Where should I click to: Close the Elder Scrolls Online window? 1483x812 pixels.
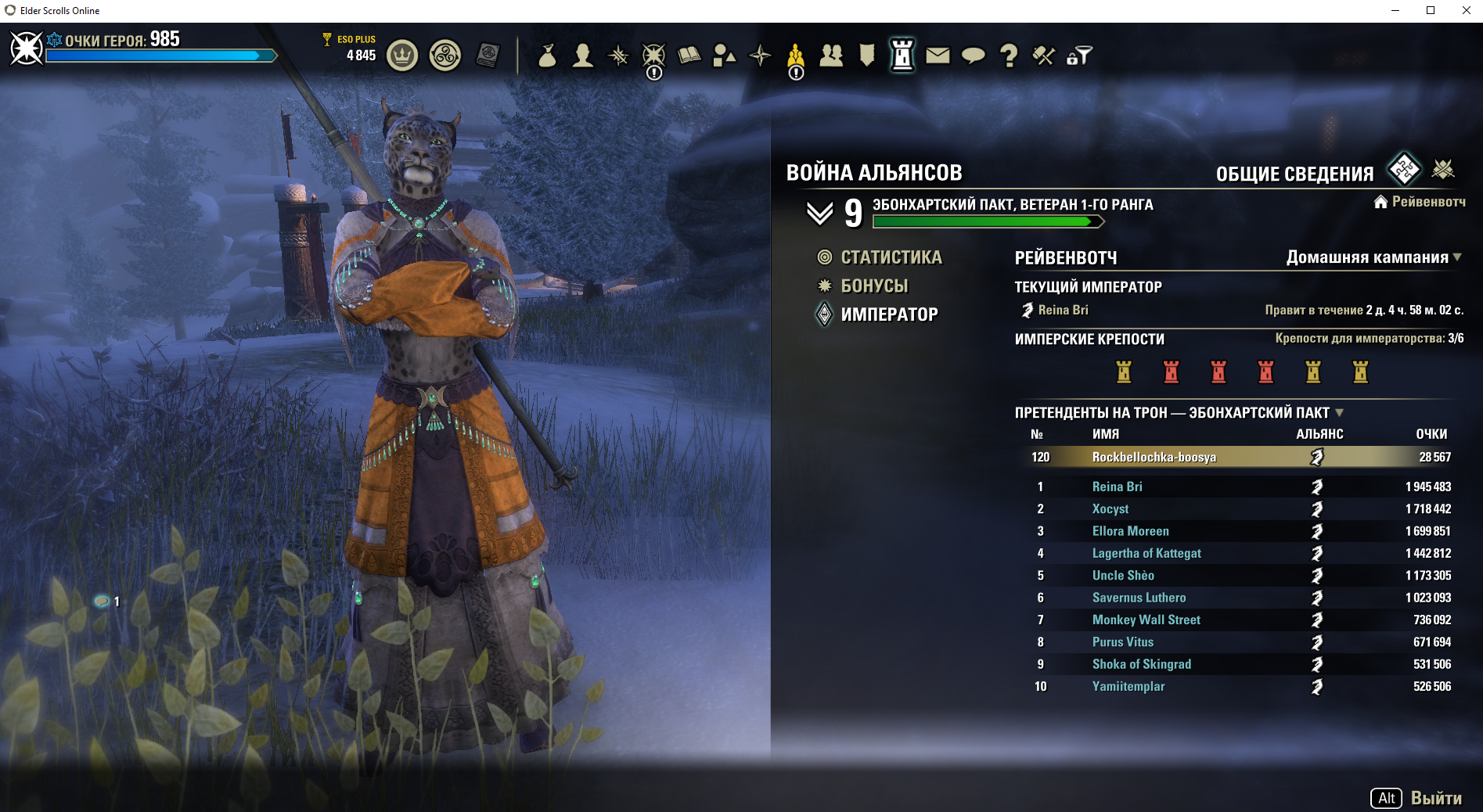[x=1466, y=10]
